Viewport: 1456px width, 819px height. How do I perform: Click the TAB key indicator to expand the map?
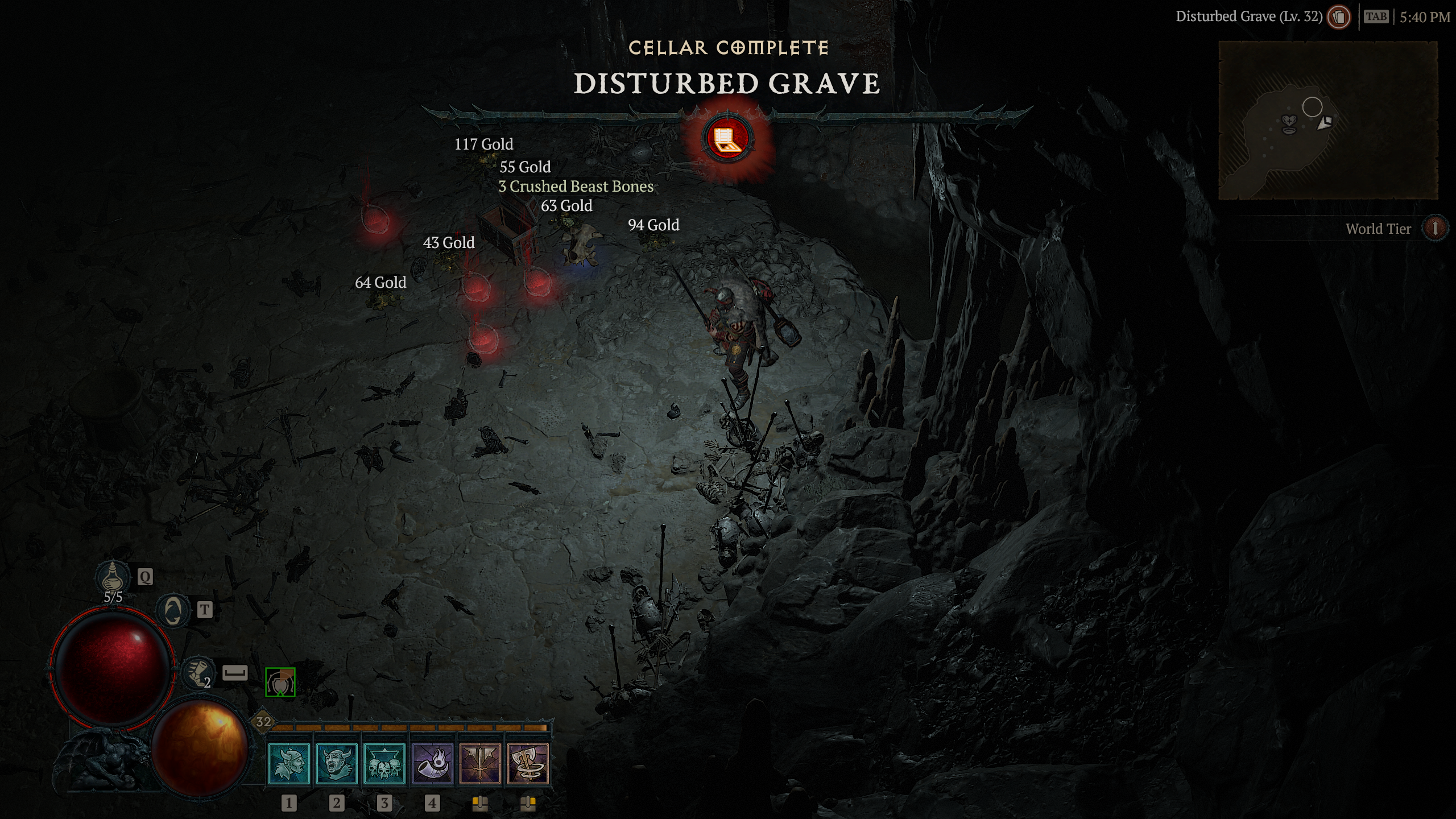click(x=1375, y=16)
